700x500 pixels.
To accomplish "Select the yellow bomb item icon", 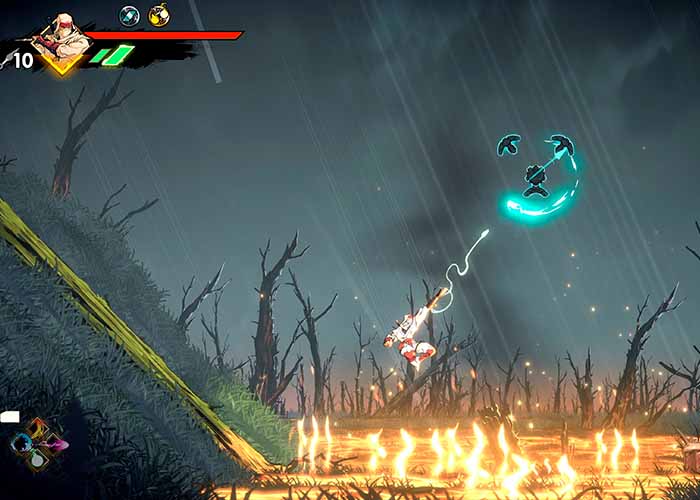I will point(158,15).
